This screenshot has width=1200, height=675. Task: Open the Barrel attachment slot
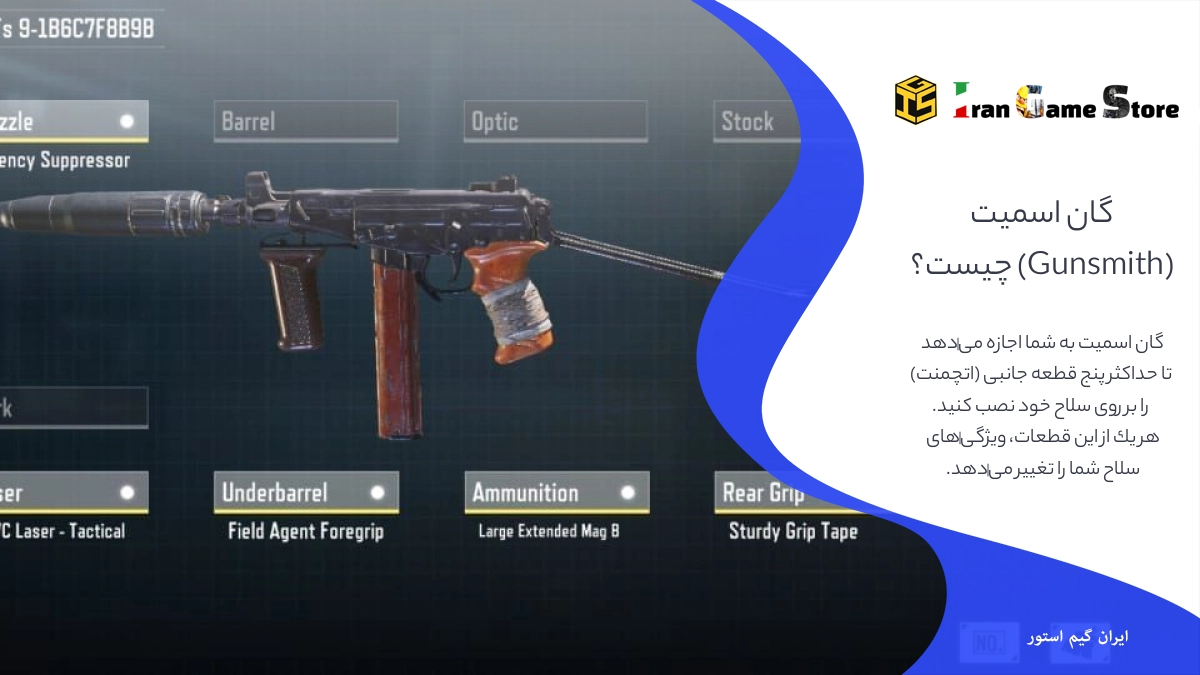coord(305,121)
